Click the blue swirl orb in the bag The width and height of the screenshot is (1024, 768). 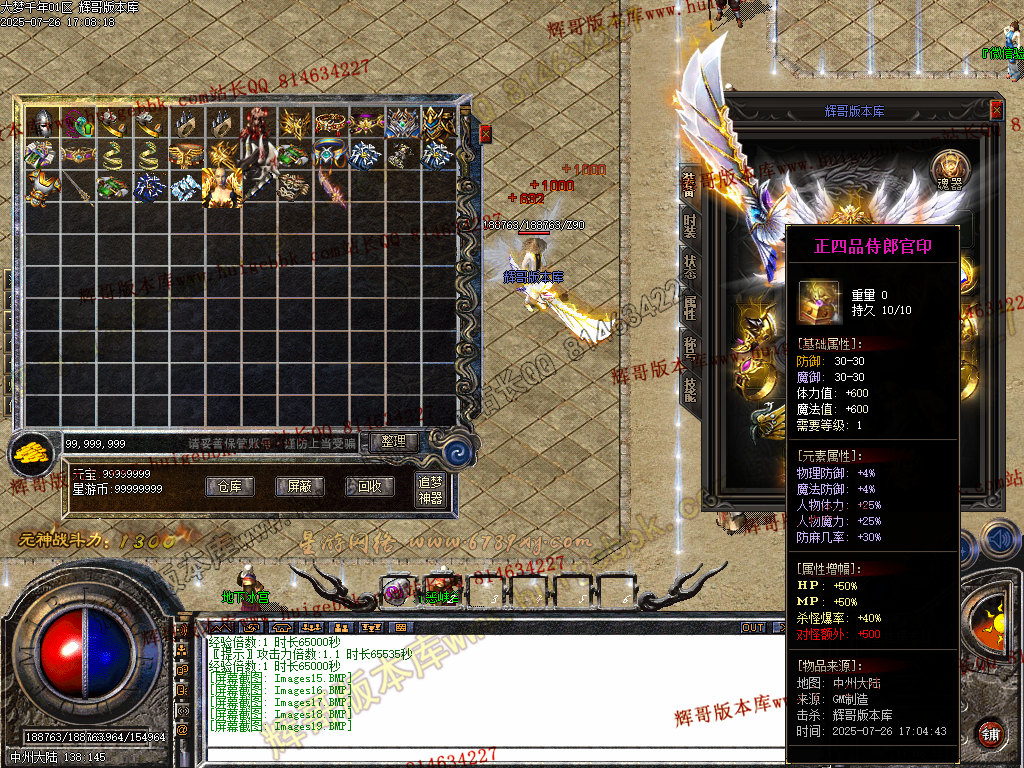[x=457, y=449]
